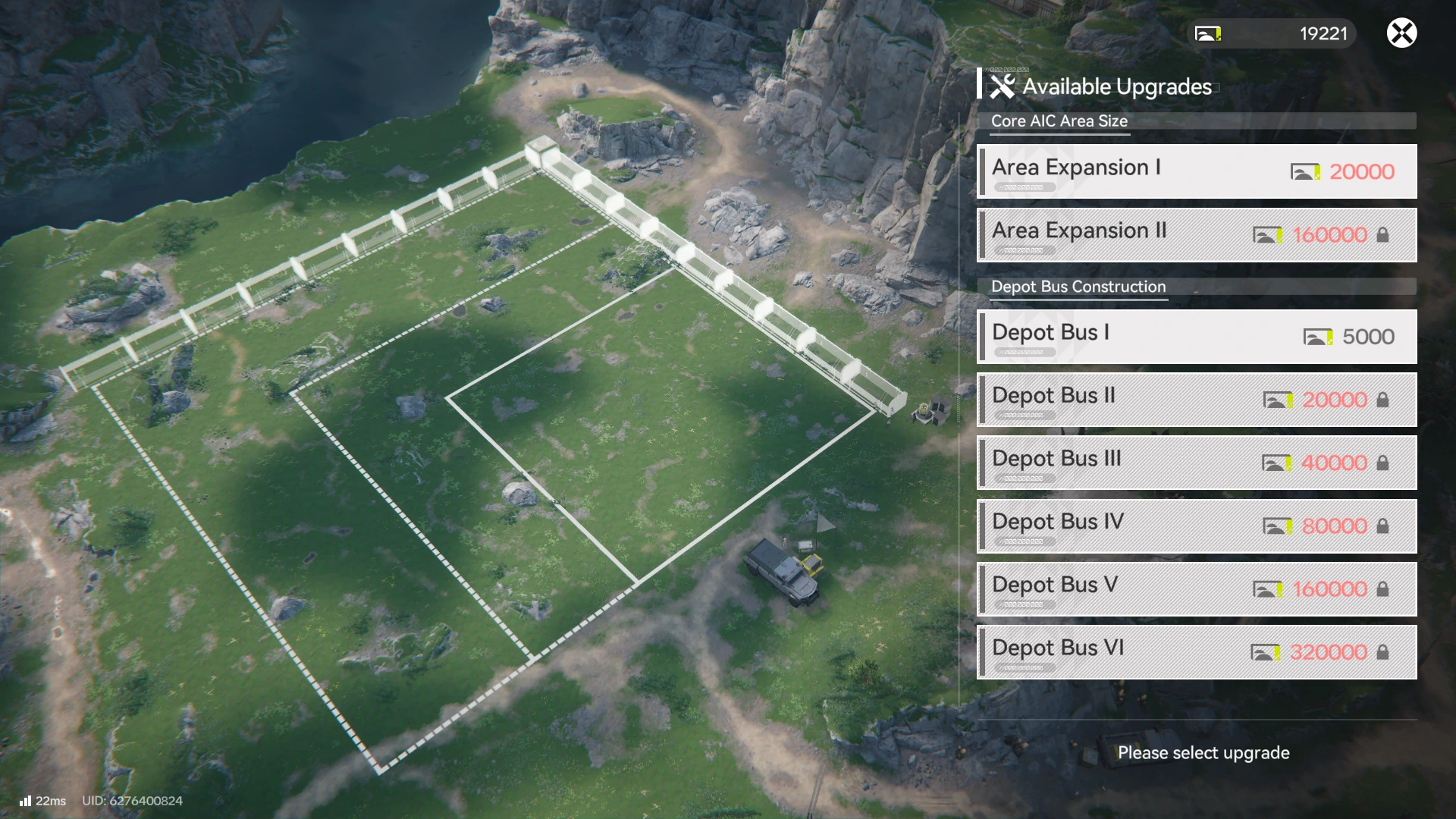Screen dimensions: 1456x819
Task: Select the Depot Bus V upgrade
Action: point(1197,588)
